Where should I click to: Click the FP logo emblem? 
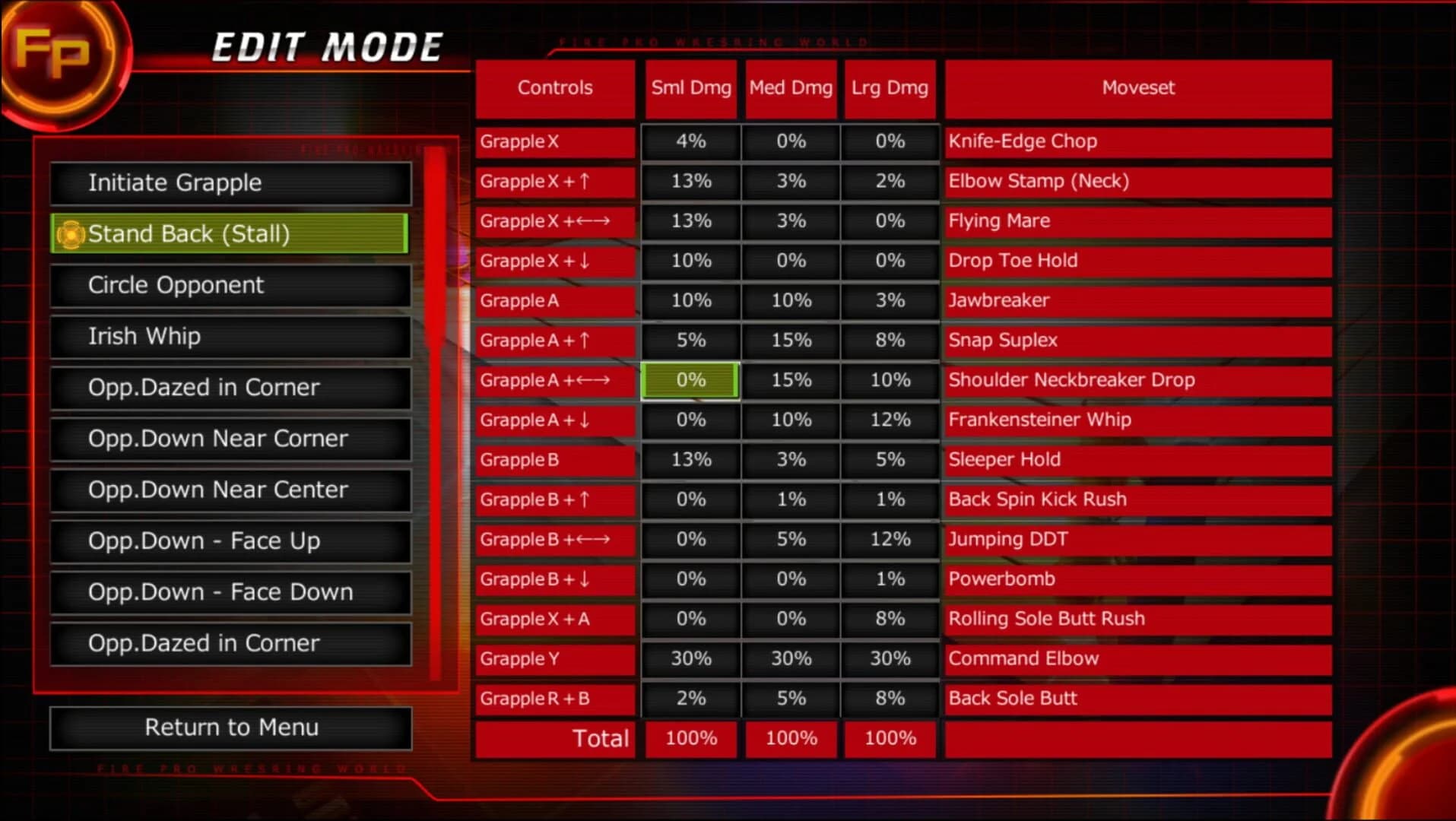tap(61, 57)
